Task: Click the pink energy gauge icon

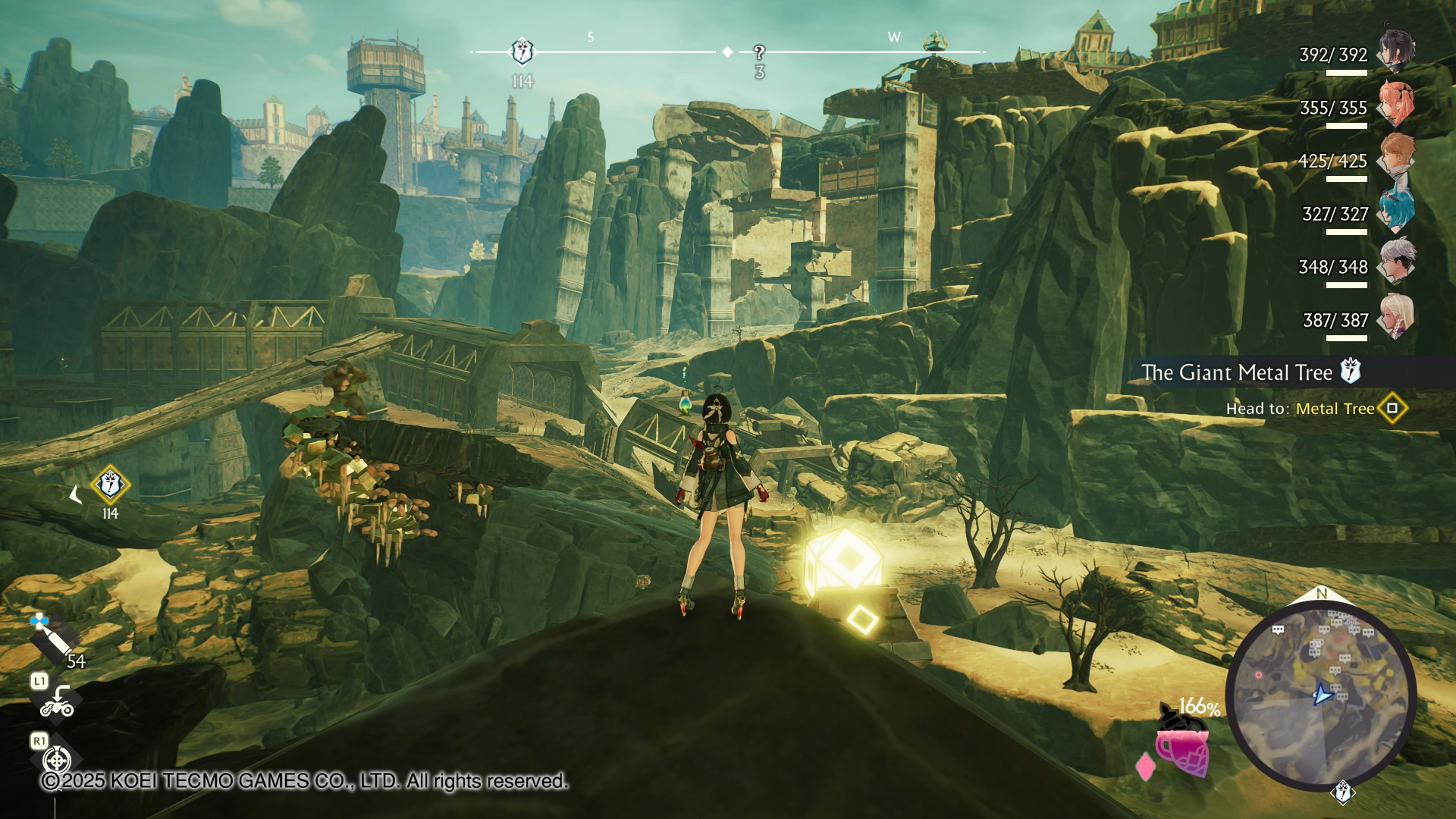Action: click(1181, 747)
